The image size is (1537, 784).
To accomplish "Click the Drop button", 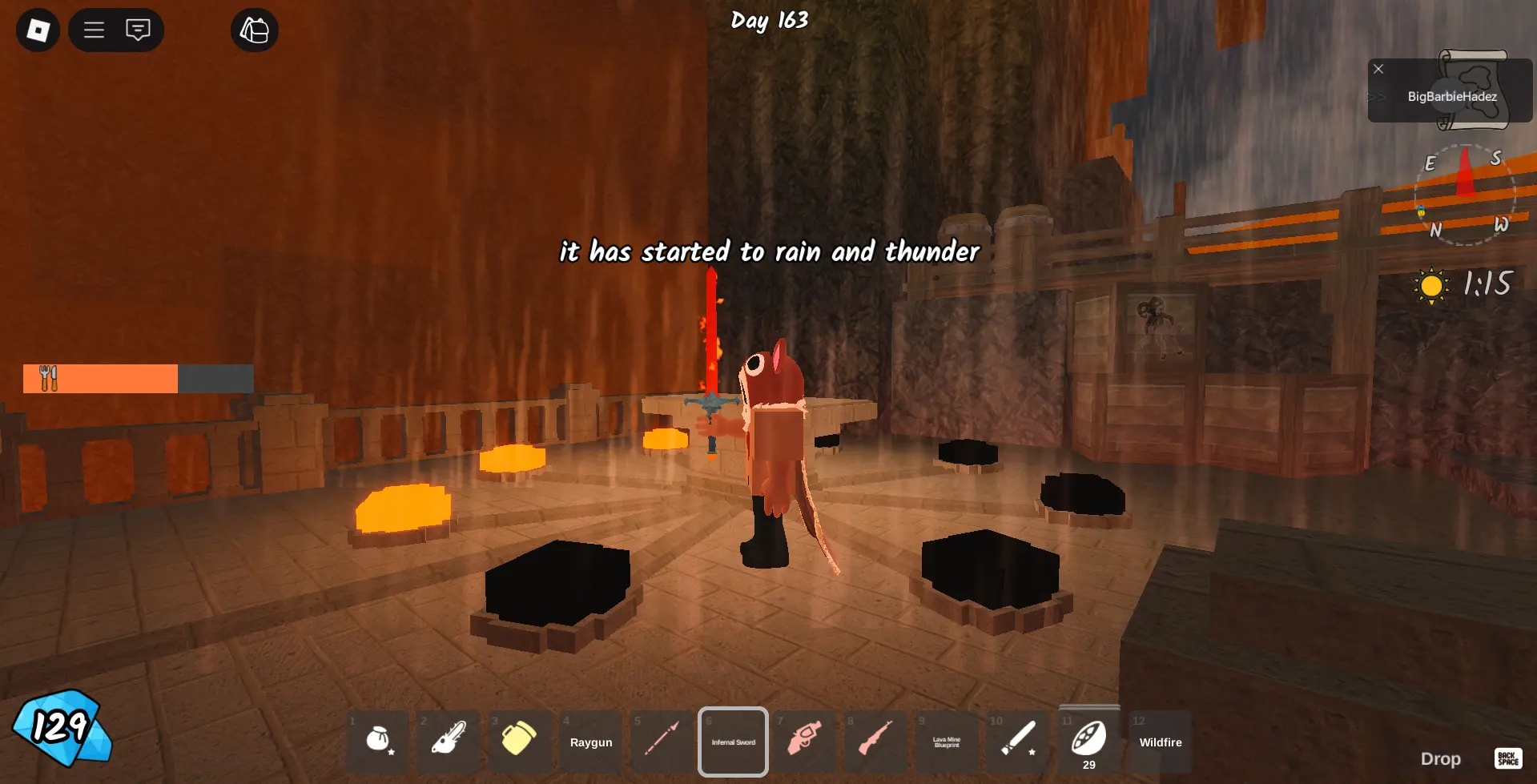I will pyautogui.click(x=1440, y=758).
